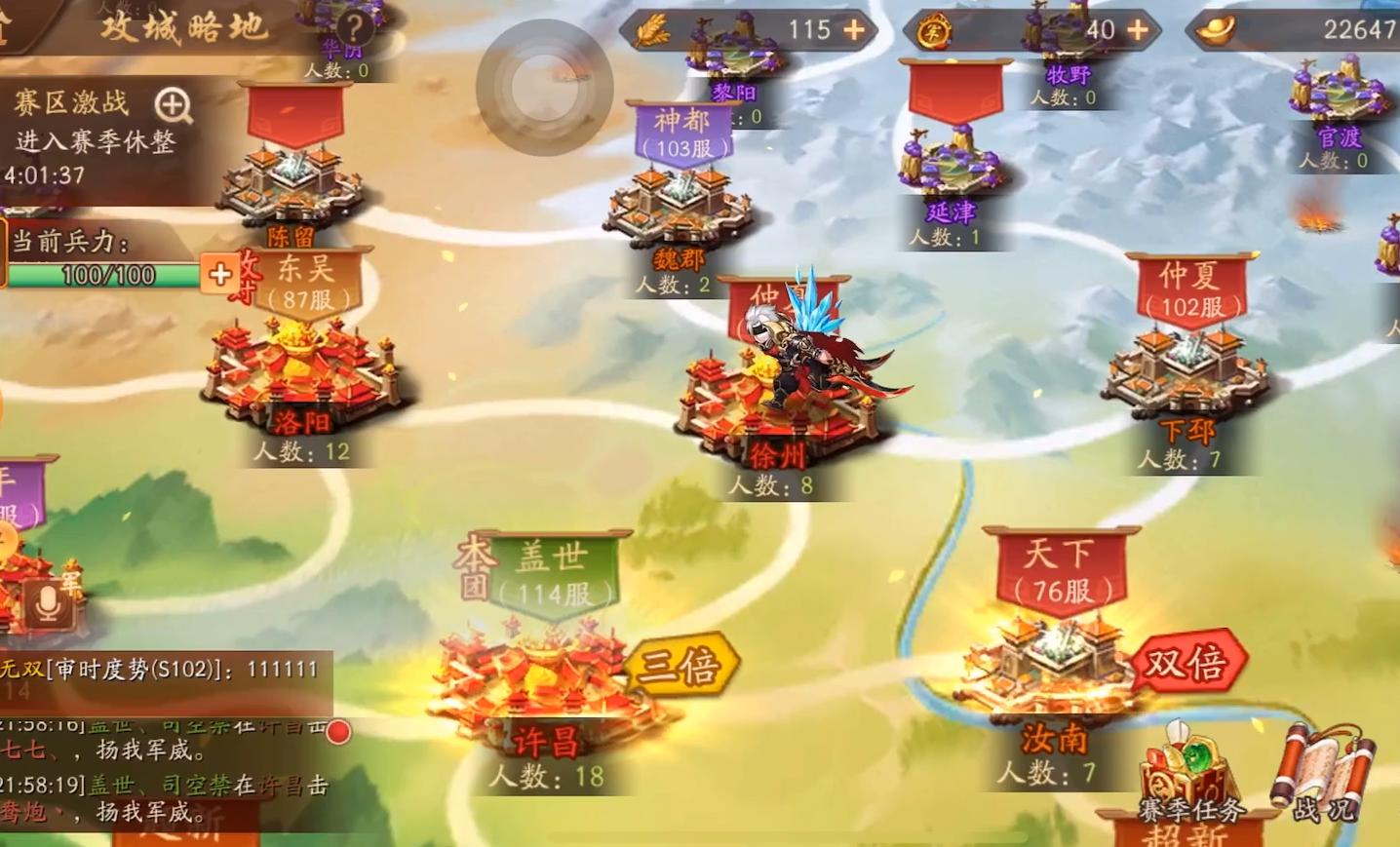The height and width of the screenshot is (847, 1400).
Task: Add more grain with the plus button
Action: (x=854, y=30)
